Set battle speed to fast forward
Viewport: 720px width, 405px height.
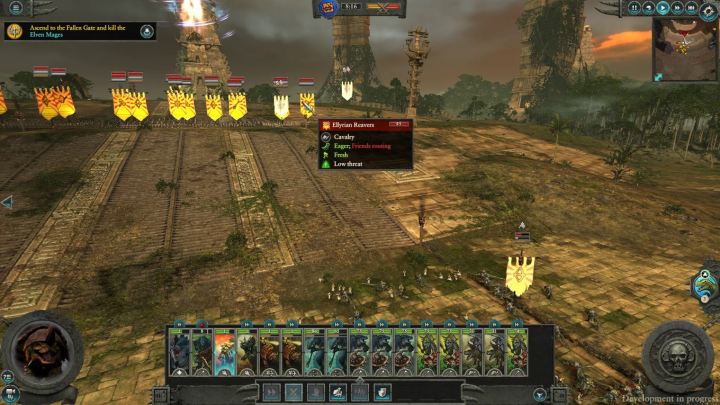click(675, 7)
